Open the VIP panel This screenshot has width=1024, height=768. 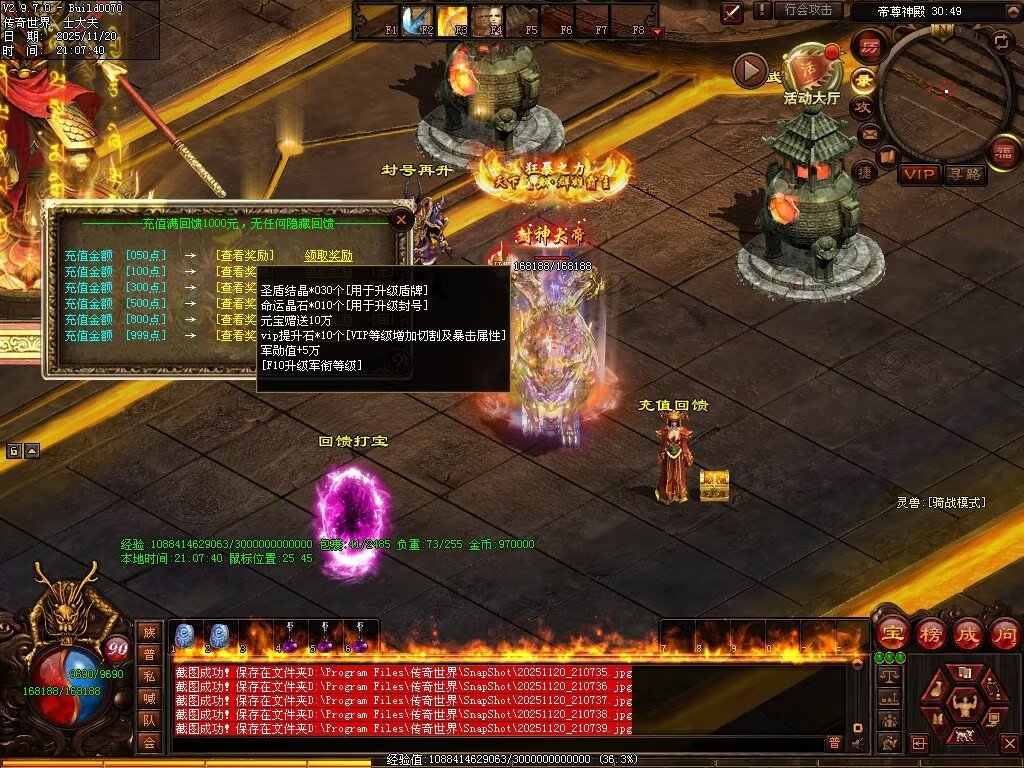point(918,174)
